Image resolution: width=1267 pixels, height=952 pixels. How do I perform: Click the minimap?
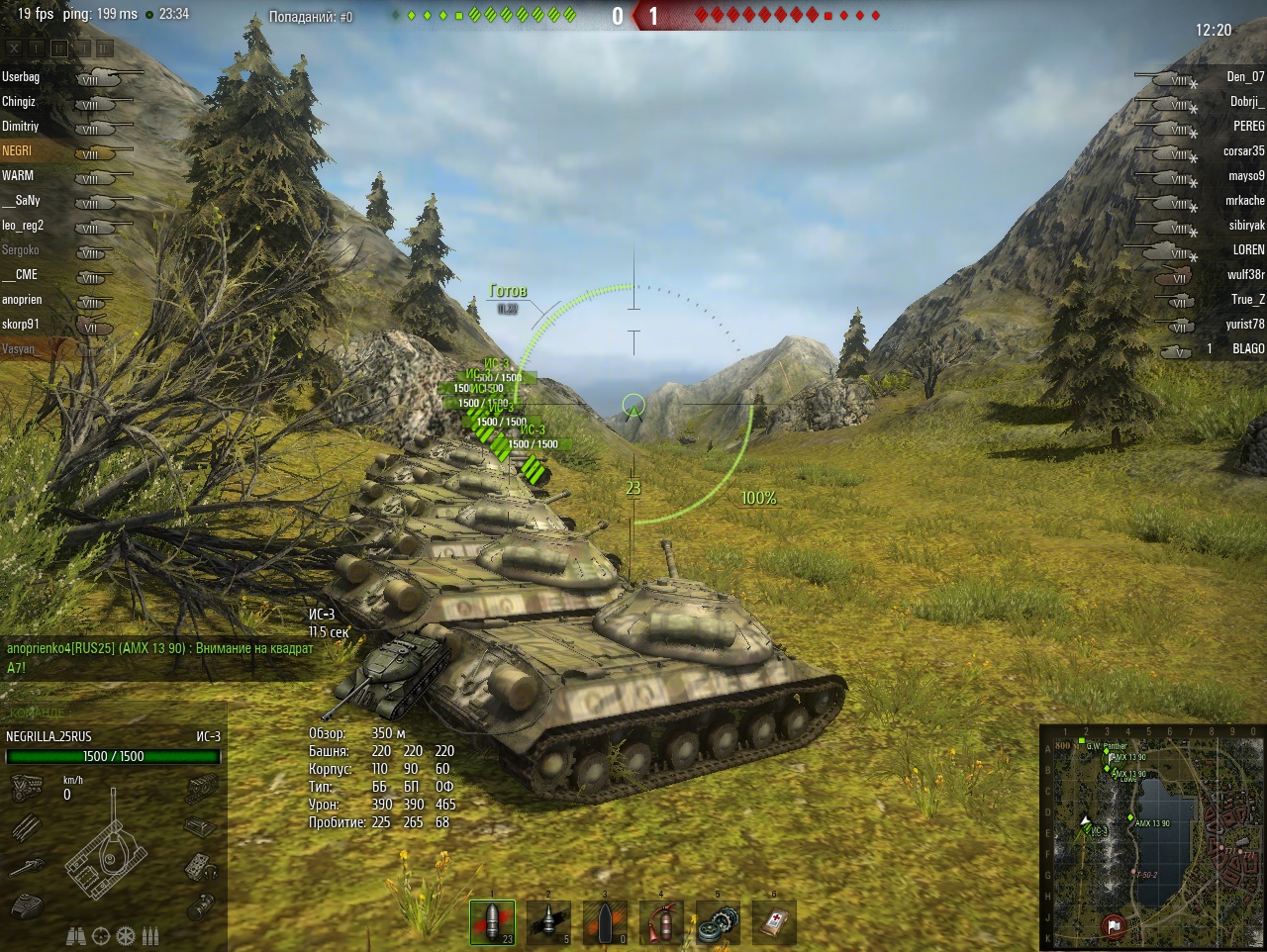pyautogui.click(x=1152, y=836)
